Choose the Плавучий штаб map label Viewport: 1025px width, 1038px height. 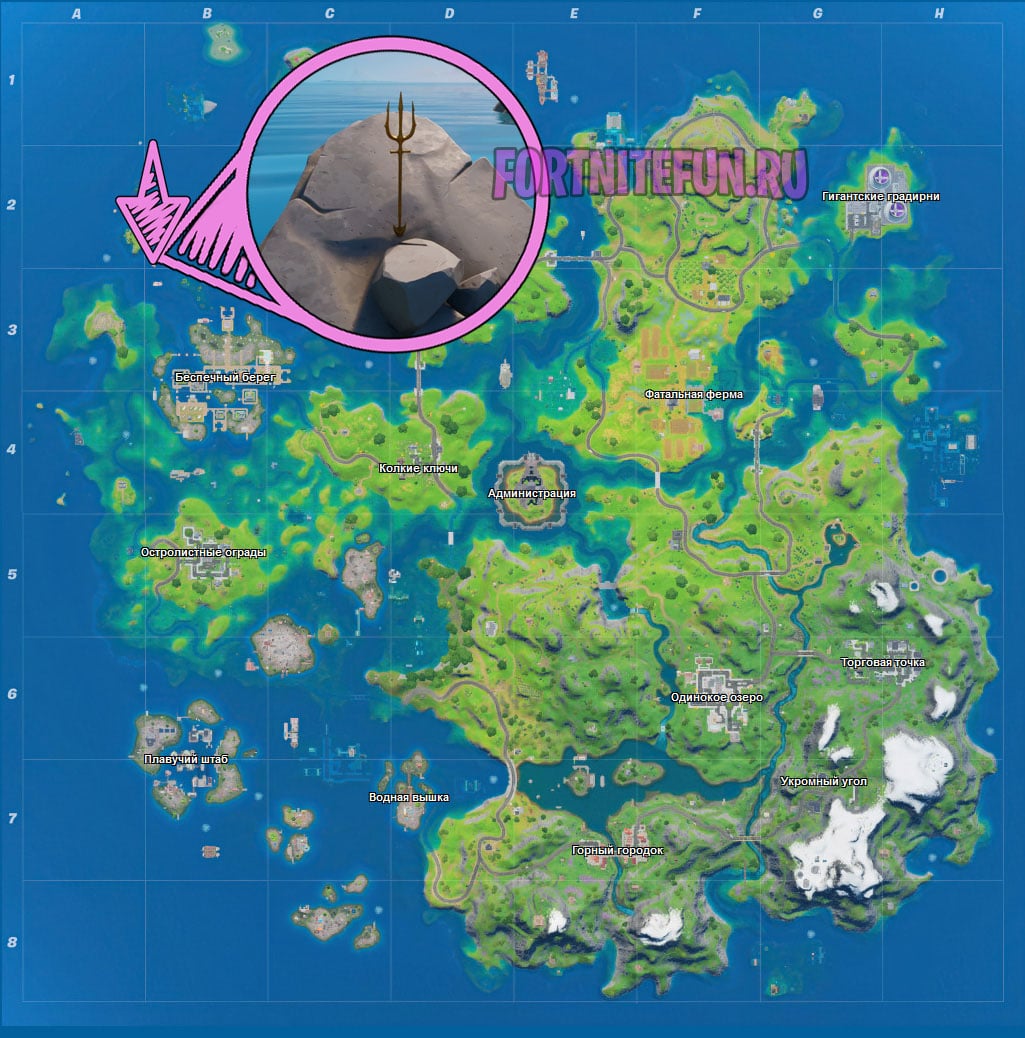coord(186,759)
